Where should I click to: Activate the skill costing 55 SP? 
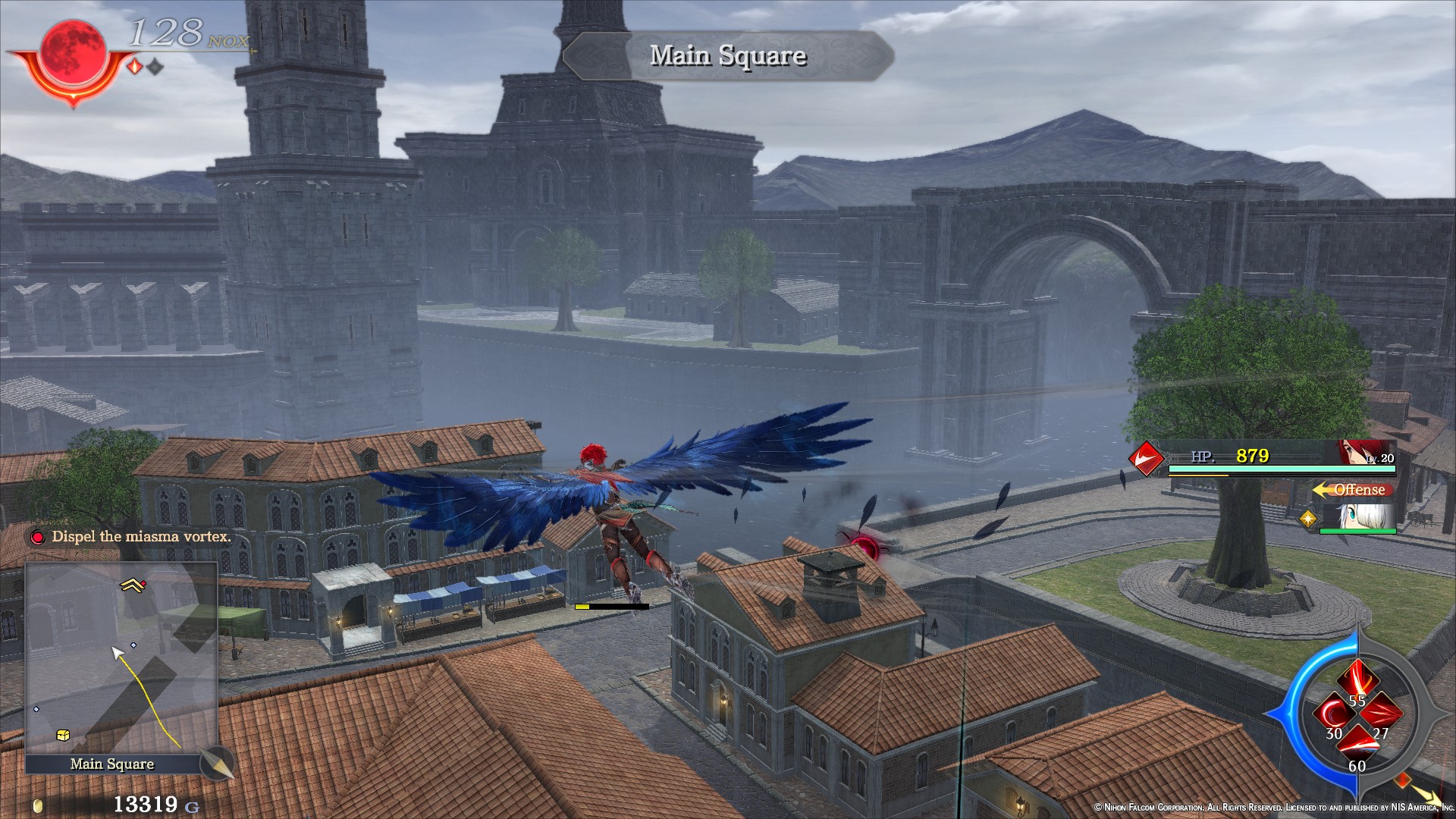click(x=1357, y=680)
